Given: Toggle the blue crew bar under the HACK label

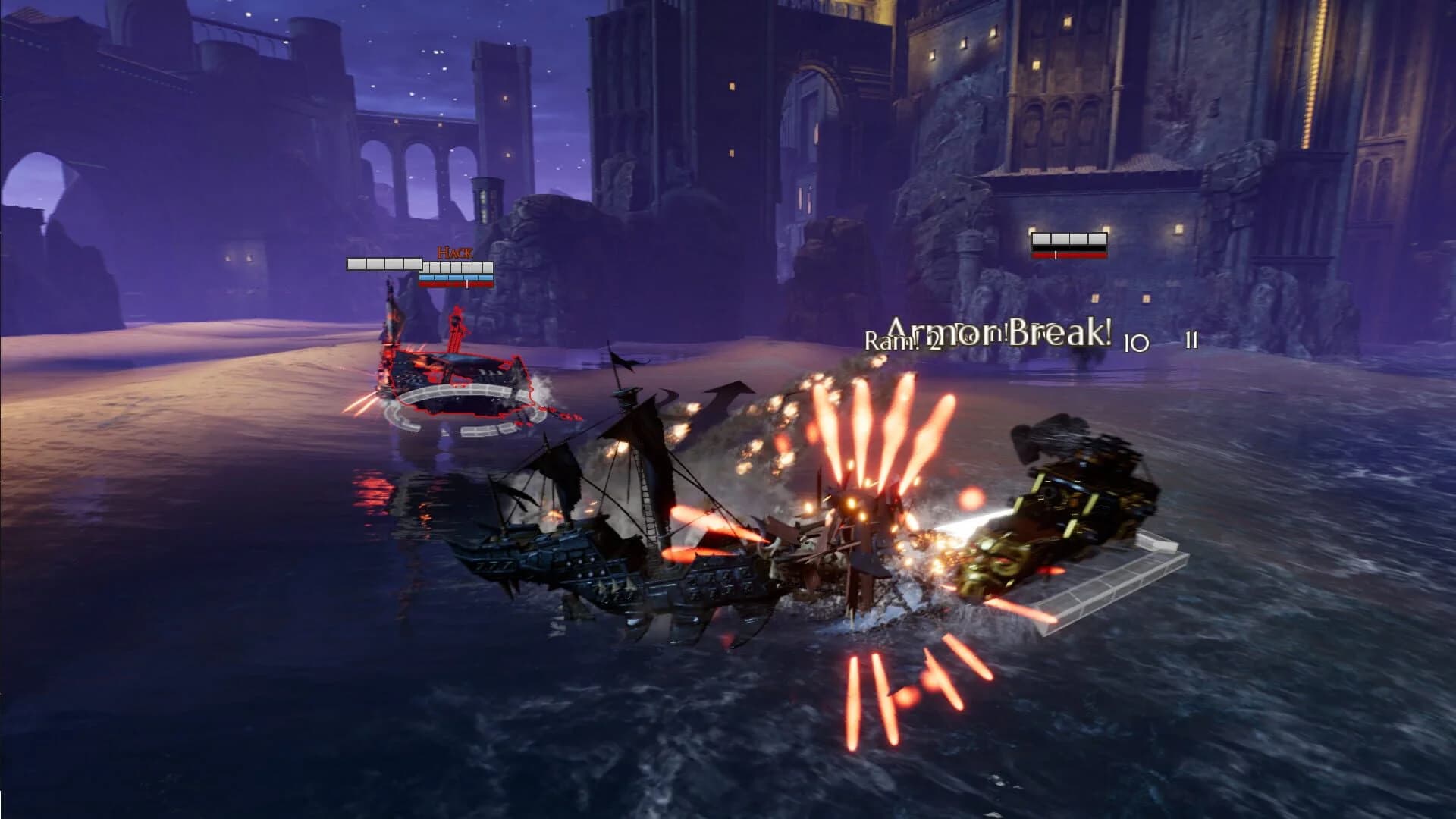Looking at the screenshot, I should coord(455,278).
